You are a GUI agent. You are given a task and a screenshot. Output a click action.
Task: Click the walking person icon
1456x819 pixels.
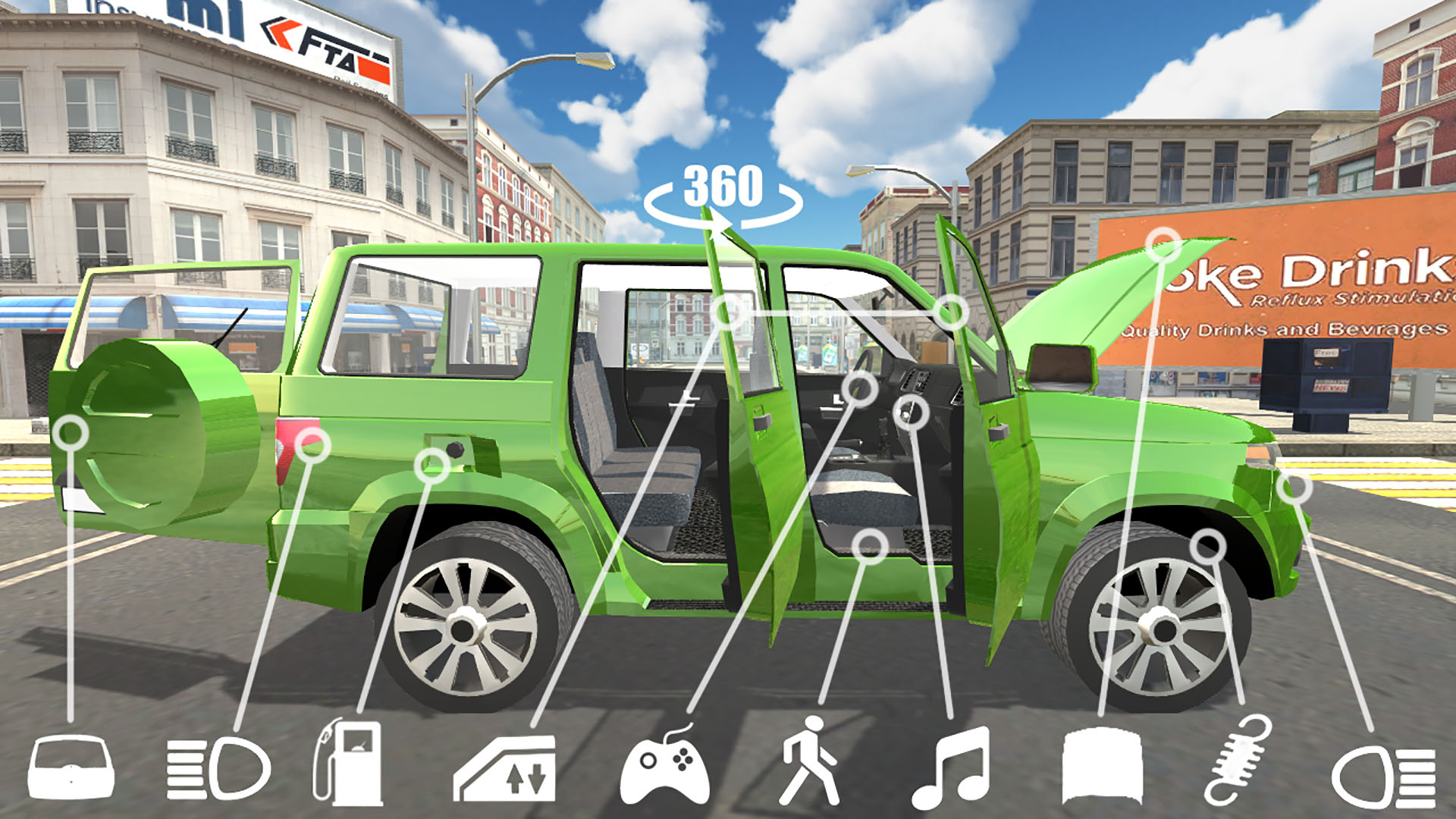point(809,761)
